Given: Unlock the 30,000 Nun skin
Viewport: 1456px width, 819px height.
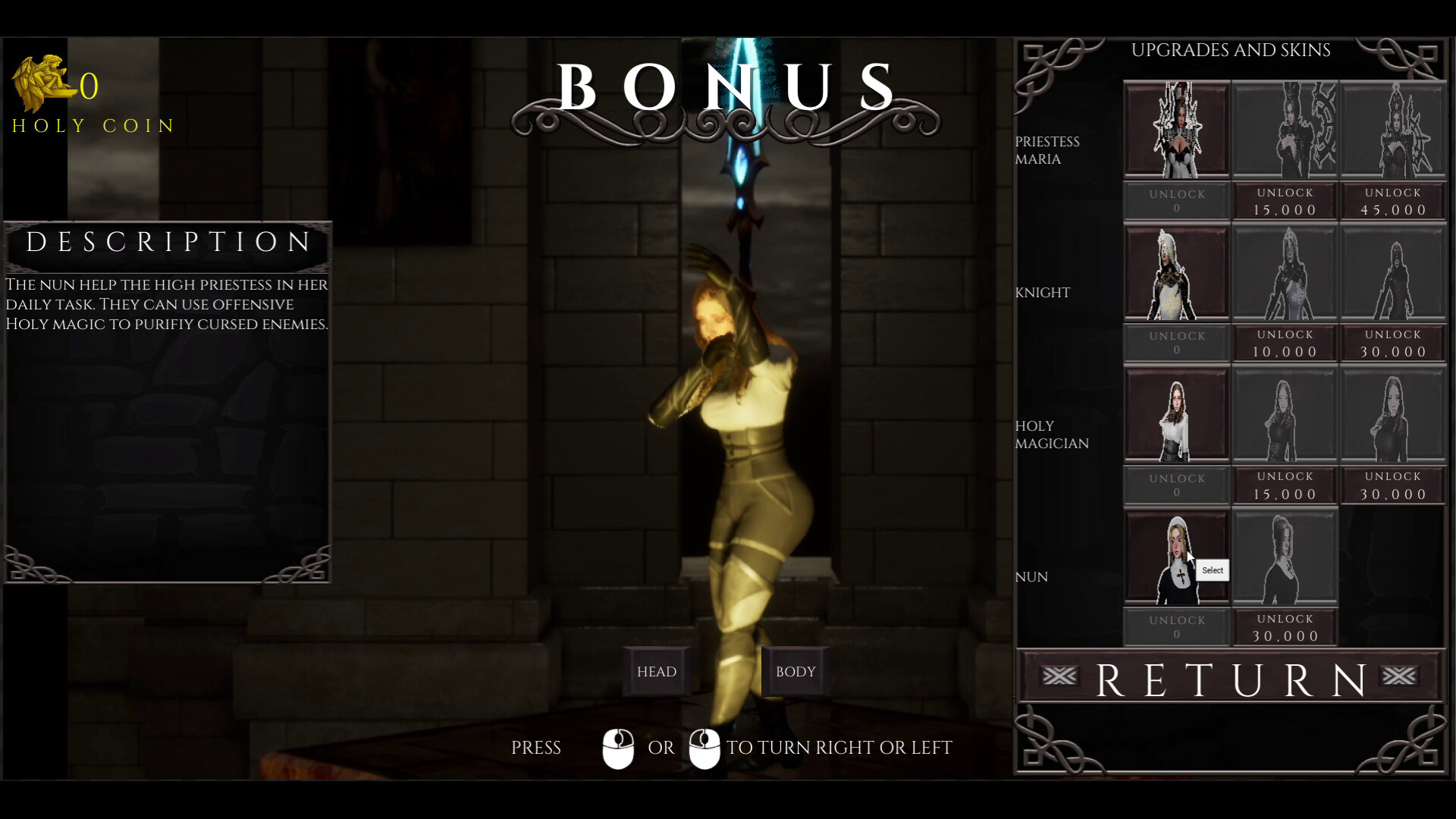Looking at the screenshot, I should pos(1285,628).
